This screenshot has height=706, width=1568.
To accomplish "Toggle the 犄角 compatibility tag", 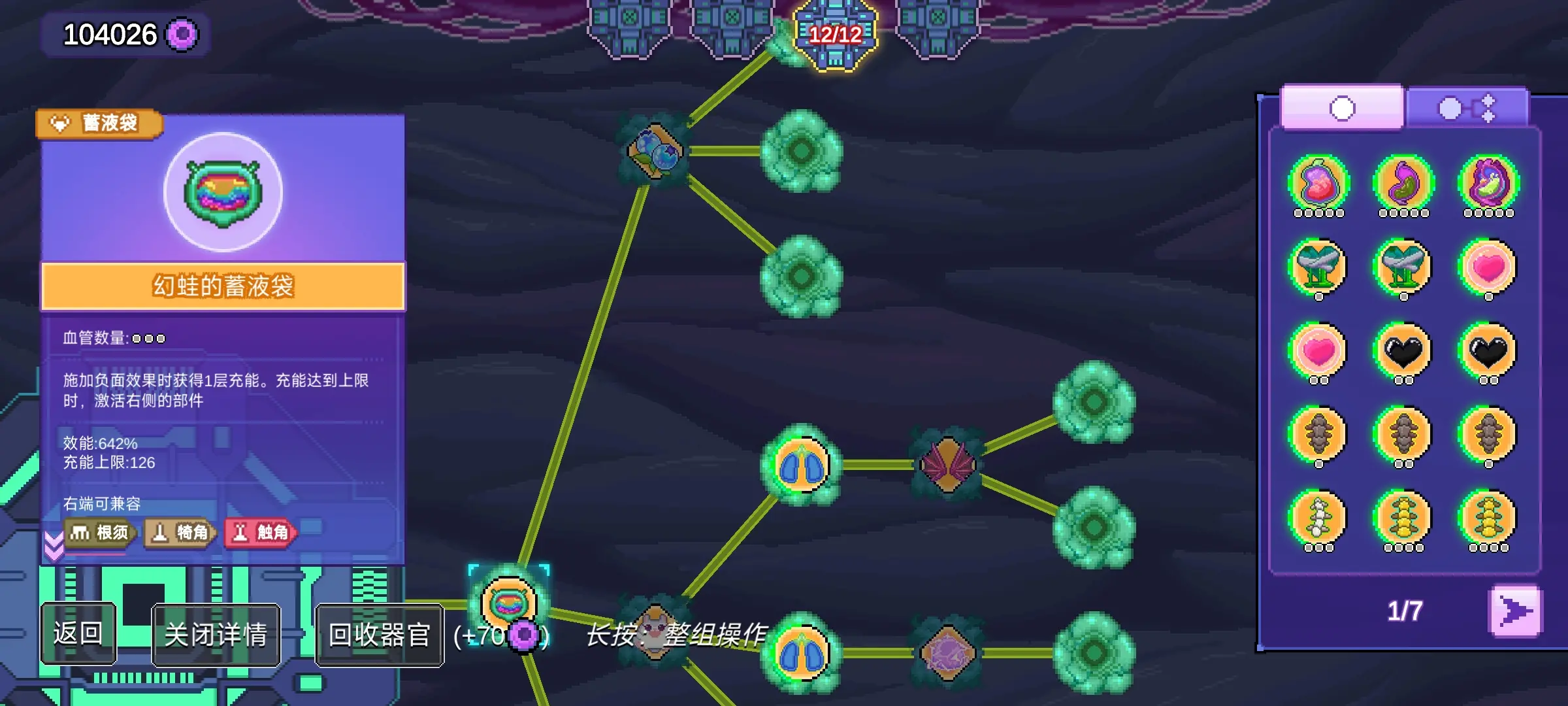I will tap(180, 531).
